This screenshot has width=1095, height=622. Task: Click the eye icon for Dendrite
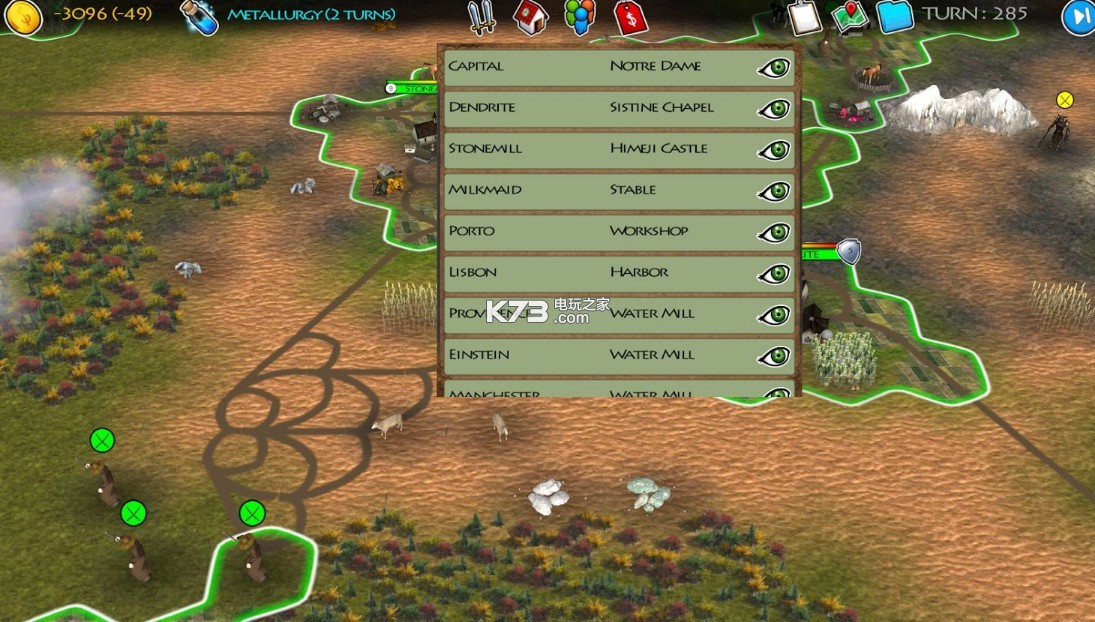(774, 109)
